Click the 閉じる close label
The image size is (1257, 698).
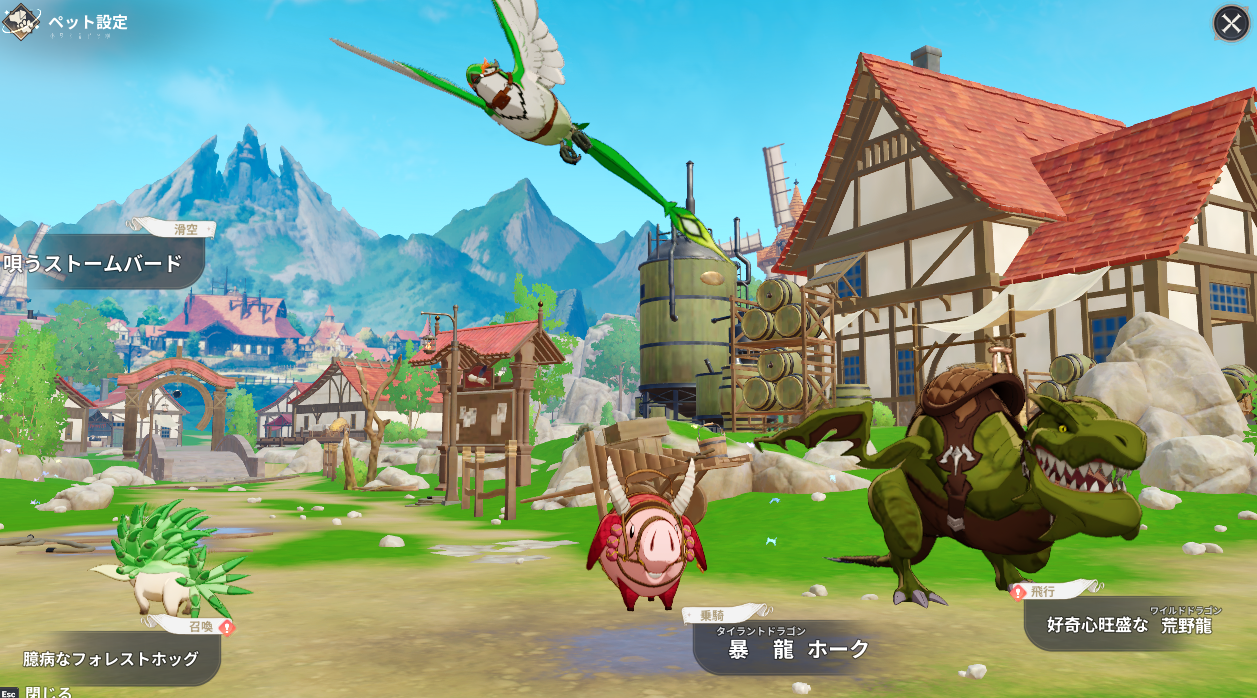point(48,691)
